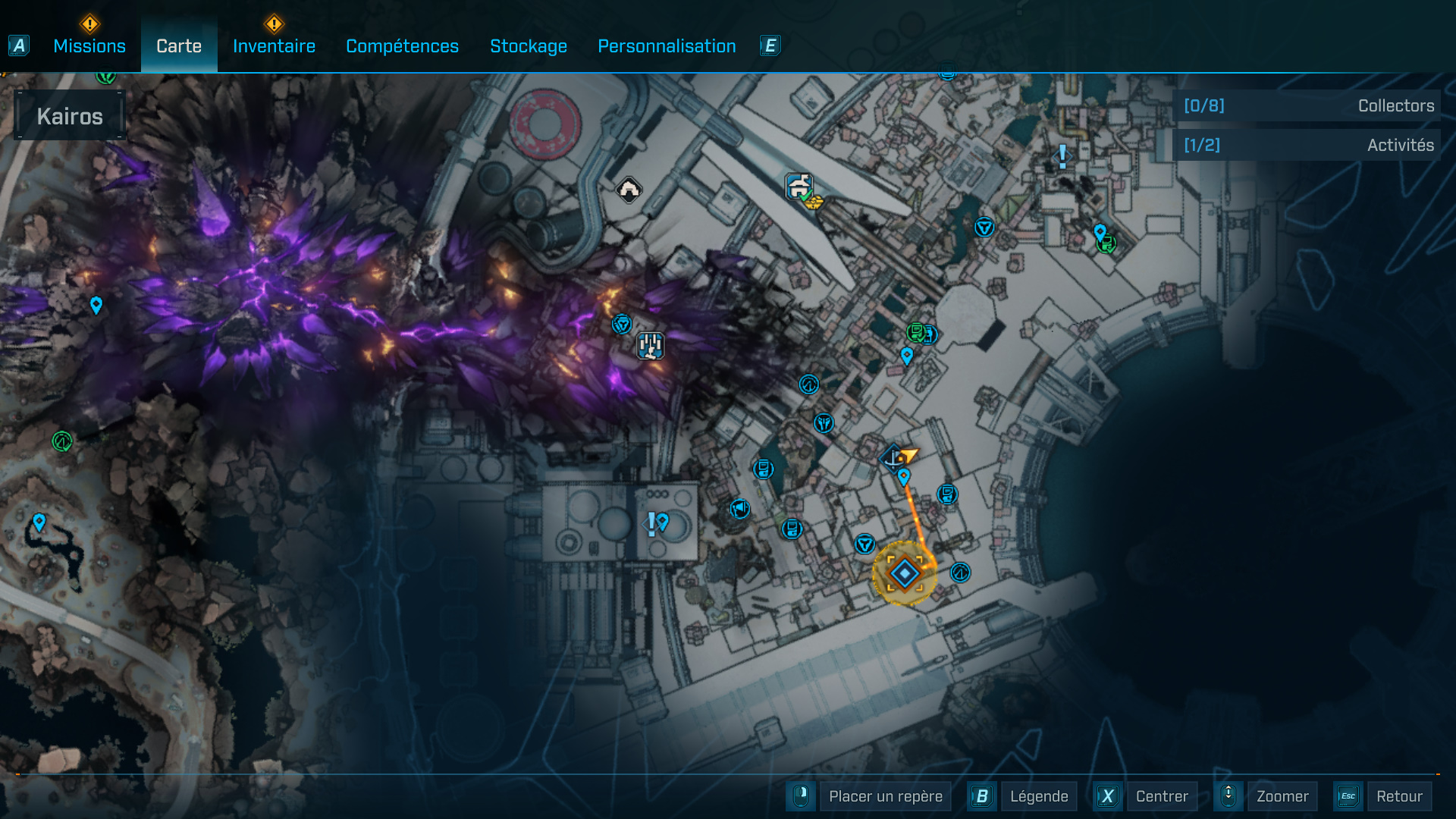Switch to the Compétences tab
This screenshot has width=1456, height=819.
pos(402,45)
